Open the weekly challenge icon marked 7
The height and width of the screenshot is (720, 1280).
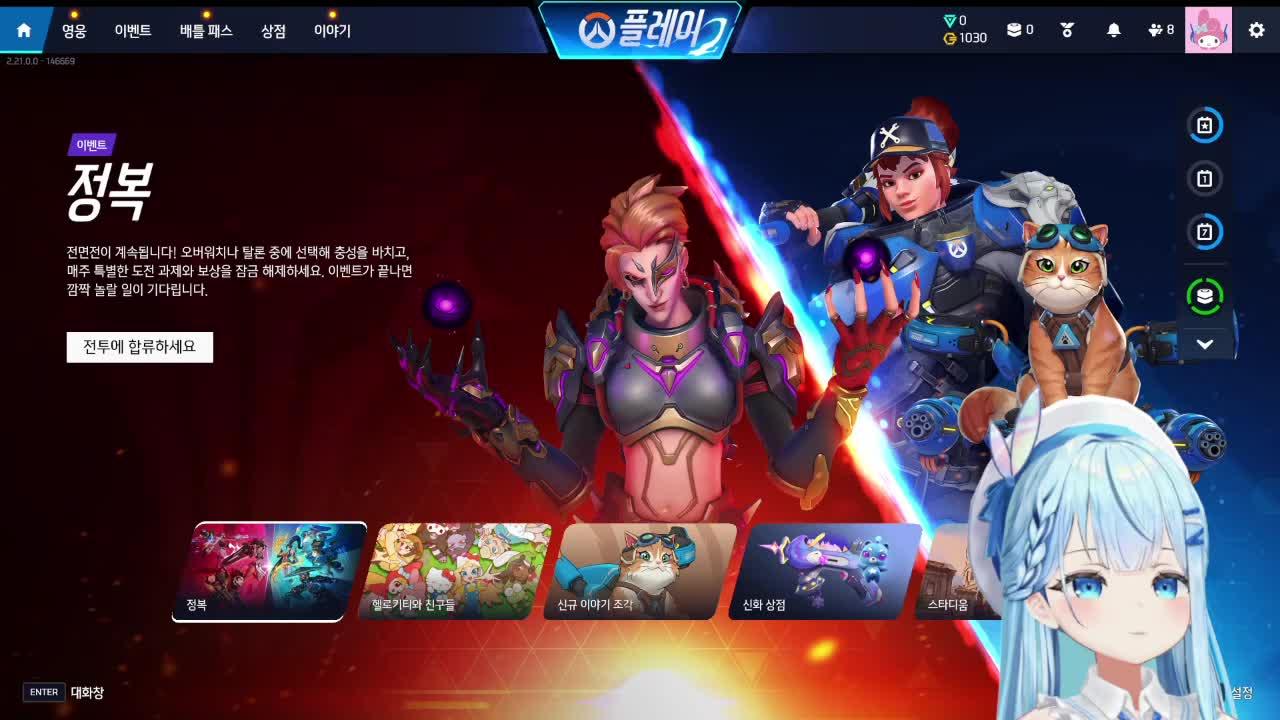1205,232
